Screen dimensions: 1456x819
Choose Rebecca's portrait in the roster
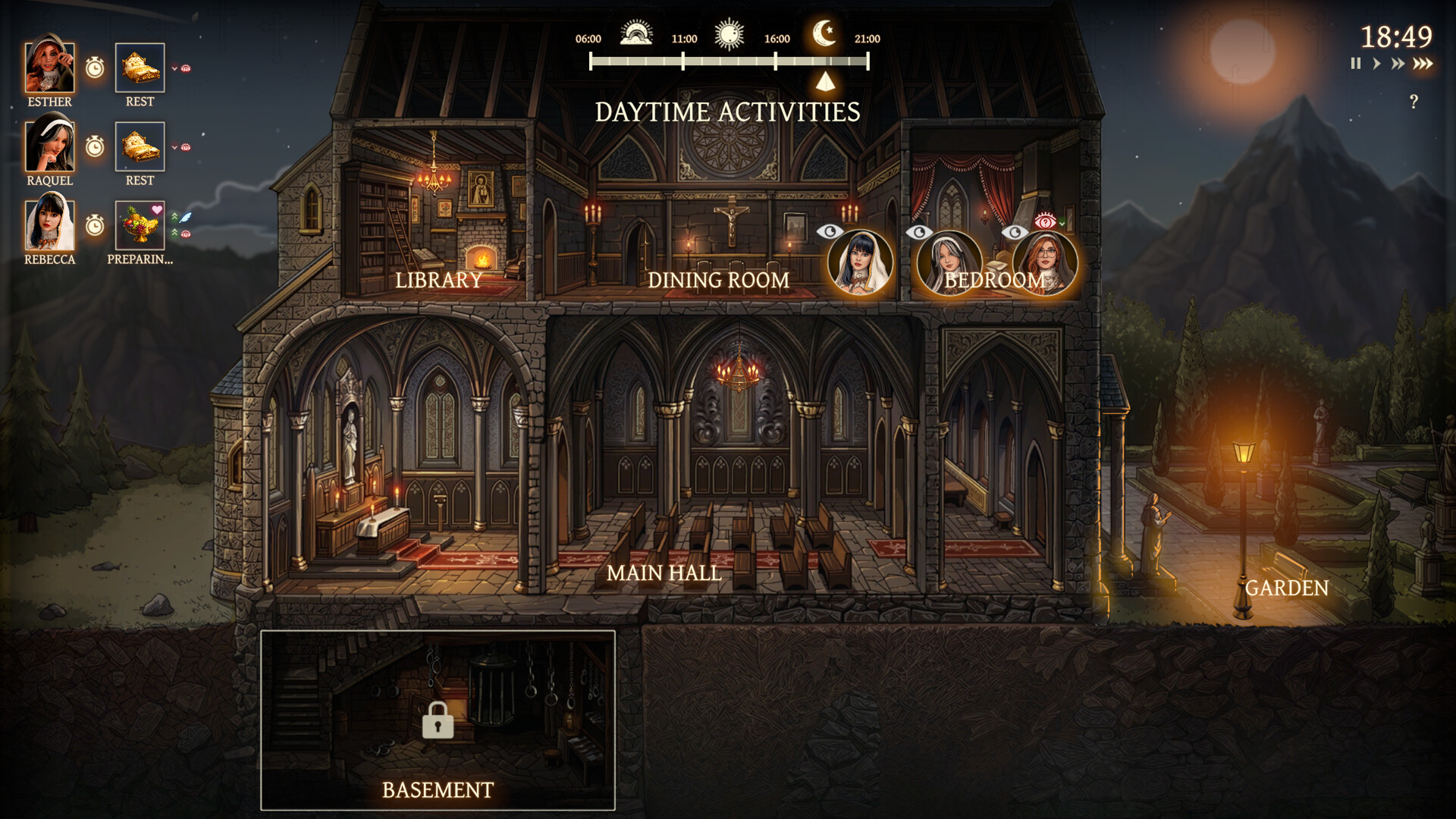50,225
